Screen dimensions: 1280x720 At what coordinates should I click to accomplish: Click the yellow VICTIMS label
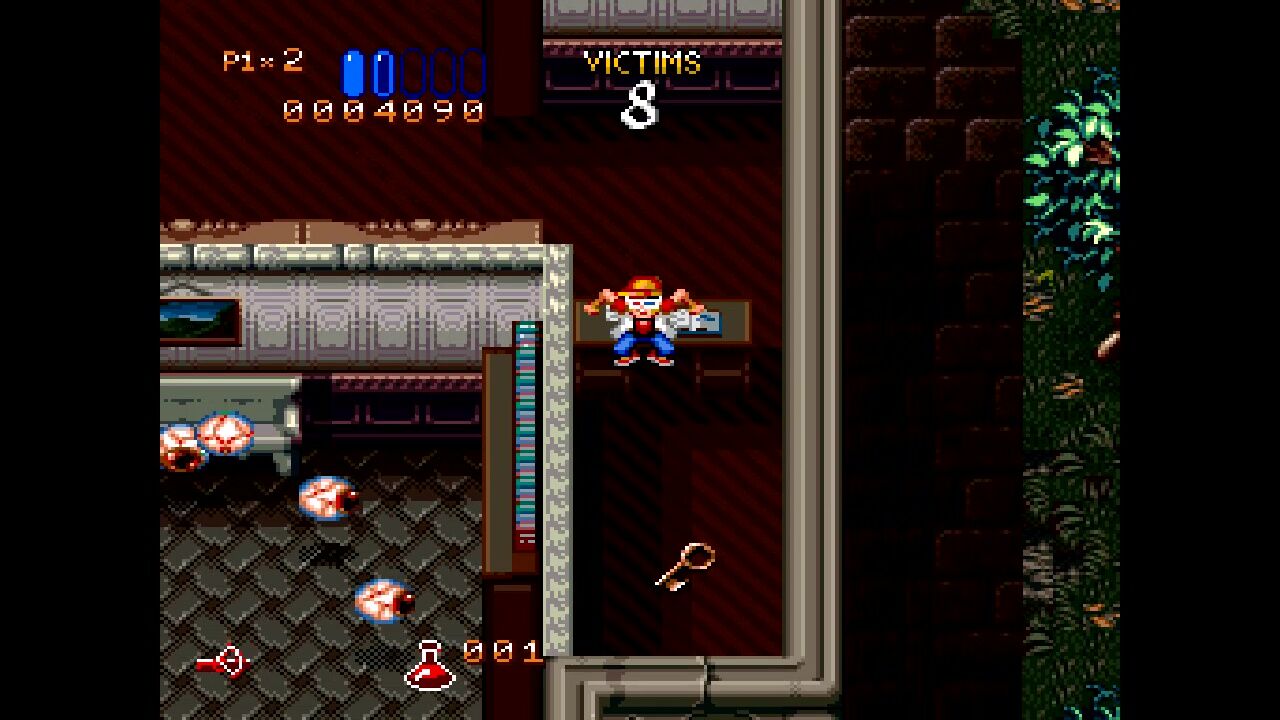[640, 62]
